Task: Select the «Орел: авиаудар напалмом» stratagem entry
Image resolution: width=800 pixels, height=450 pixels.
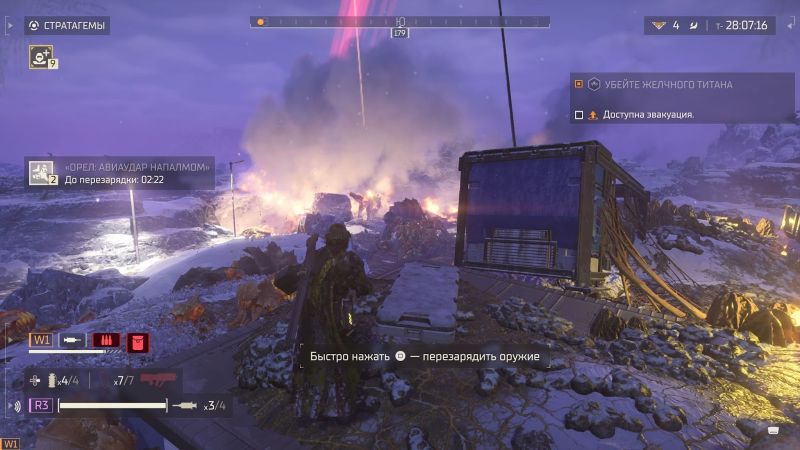Action: pyautogui.click(x=119, y=172)
